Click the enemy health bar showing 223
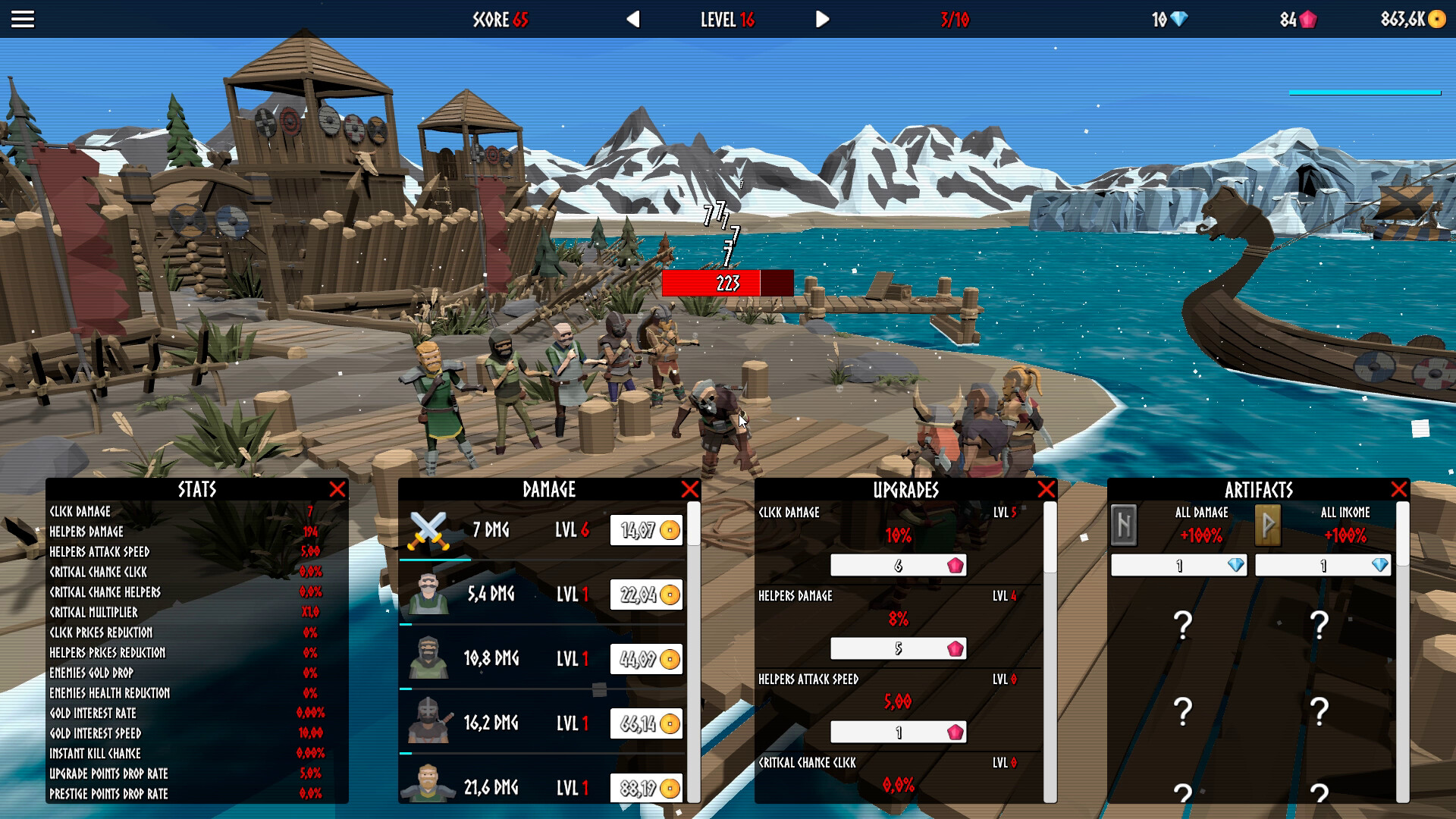This screenshot has width=1456, height=819. [726, 283]
